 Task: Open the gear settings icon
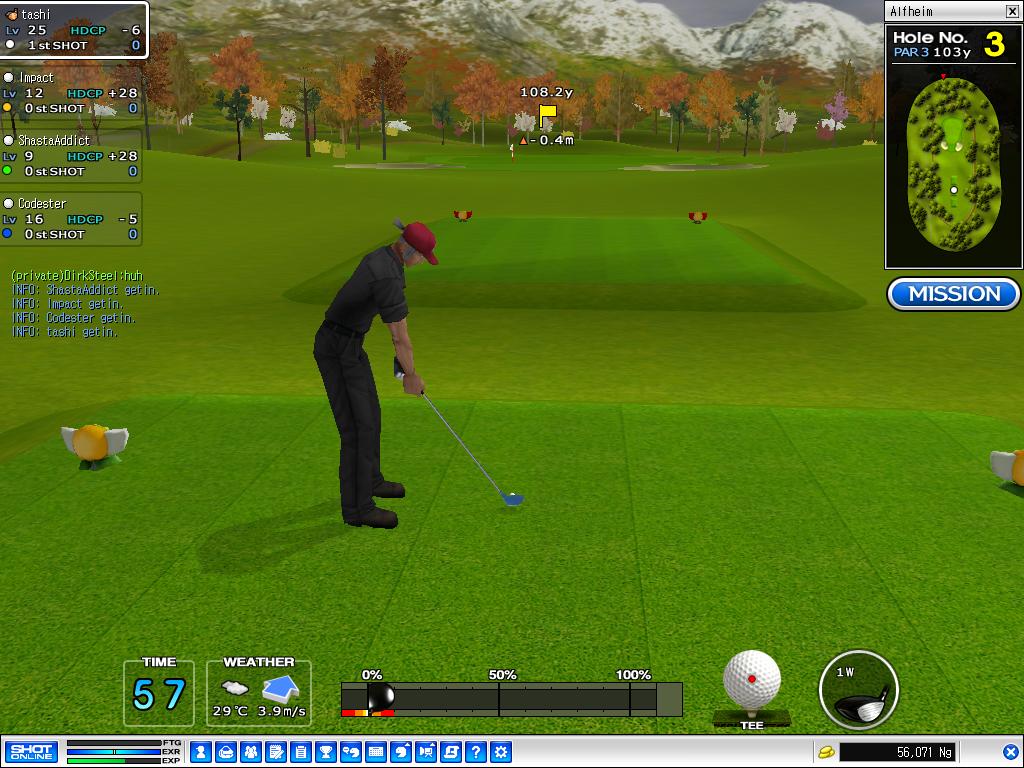point(501,752)
